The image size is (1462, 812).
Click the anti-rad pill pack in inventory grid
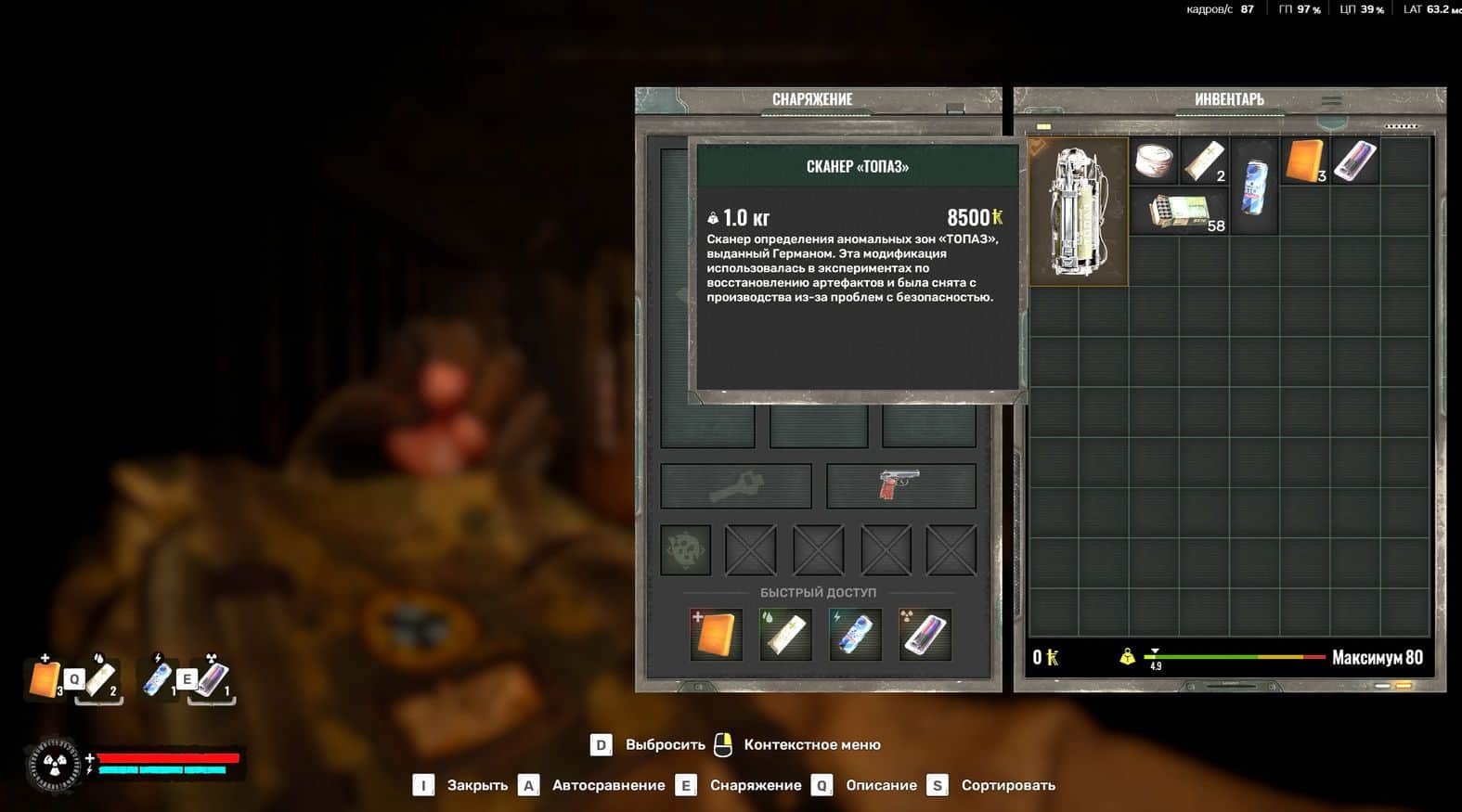[1354, 161]
